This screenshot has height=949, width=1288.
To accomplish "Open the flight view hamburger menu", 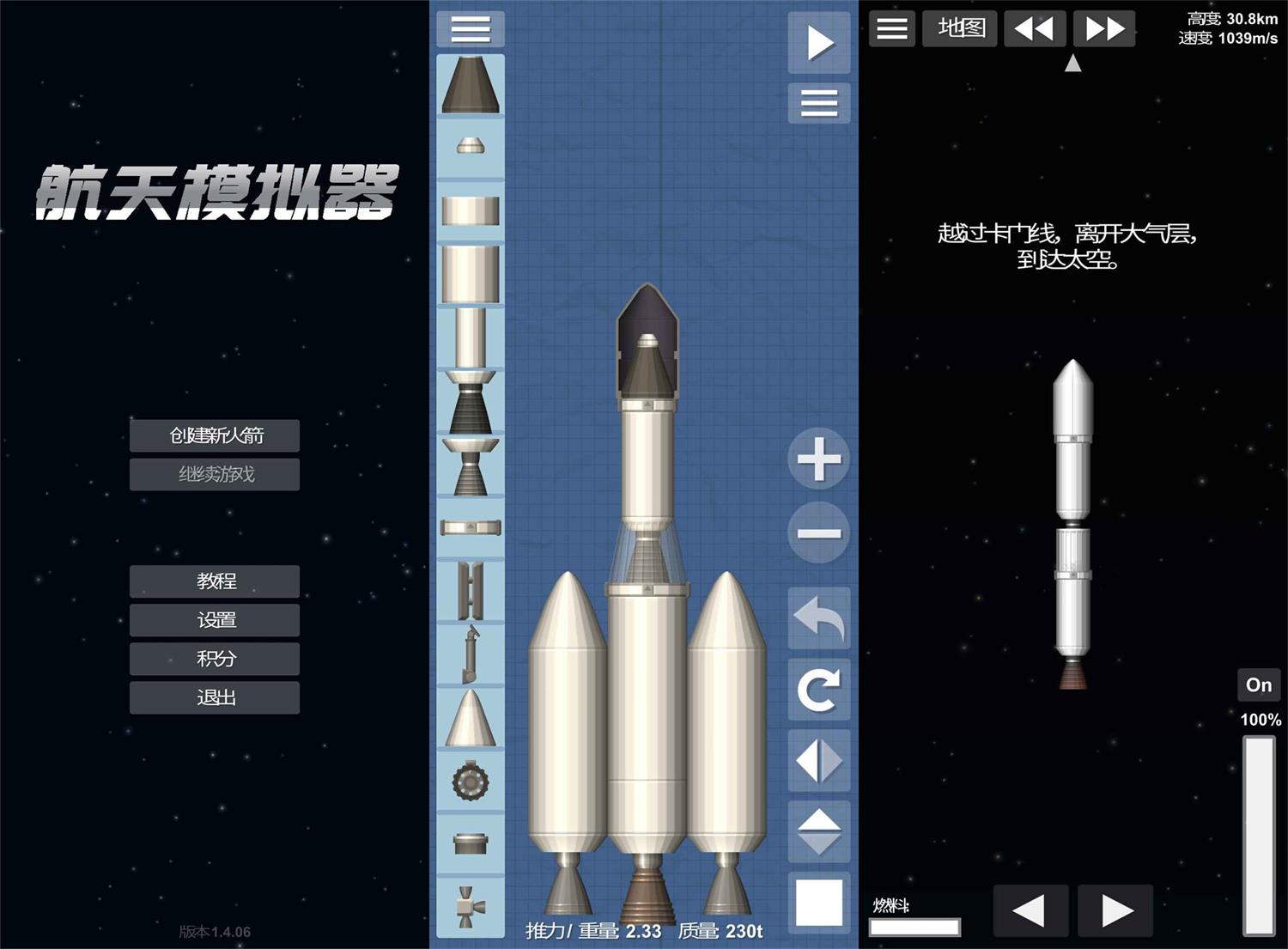I will click(891, 28).
